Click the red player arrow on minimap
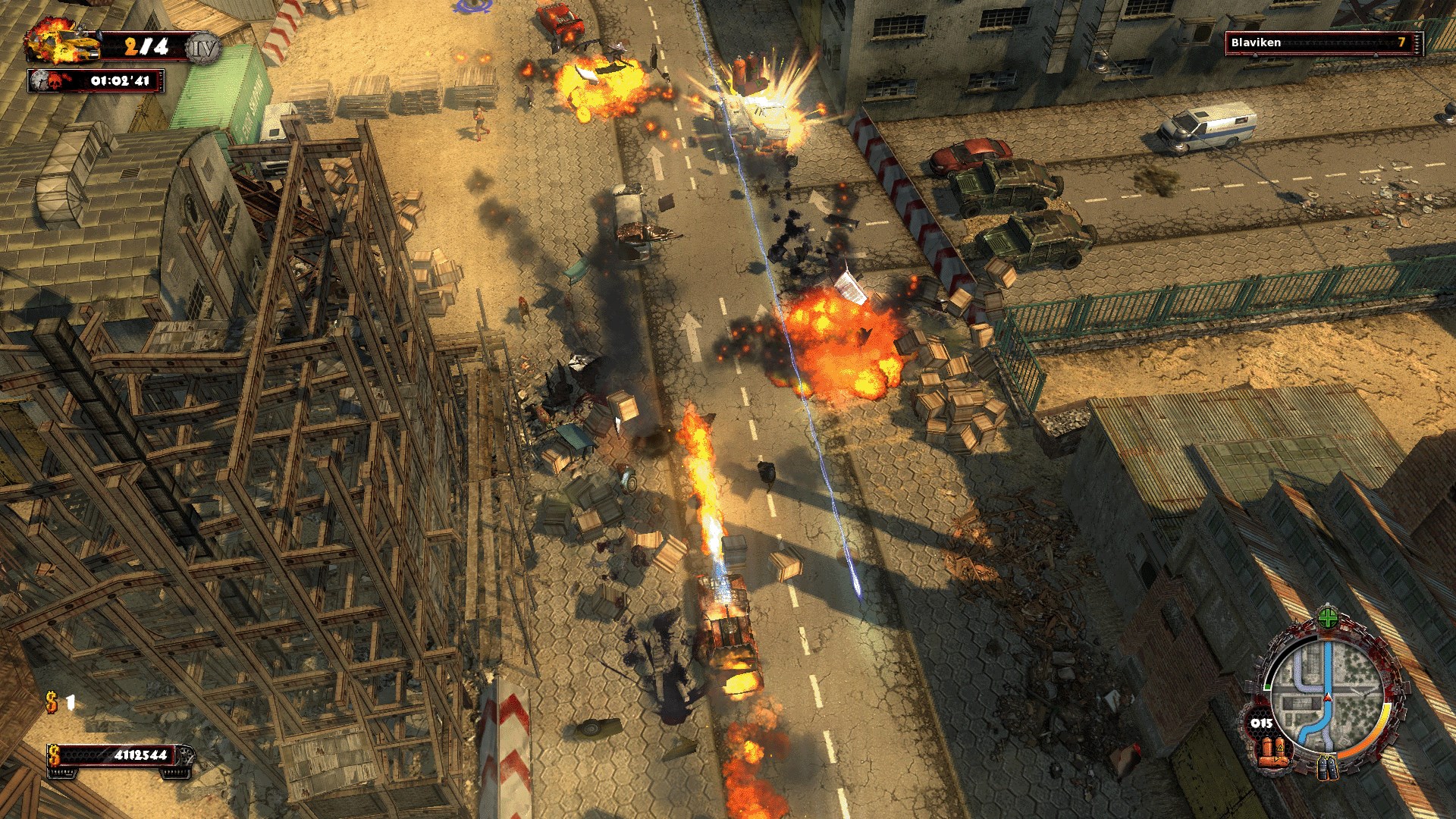1456x819 pixels. pyautogui.click(x=1327, y=697)
